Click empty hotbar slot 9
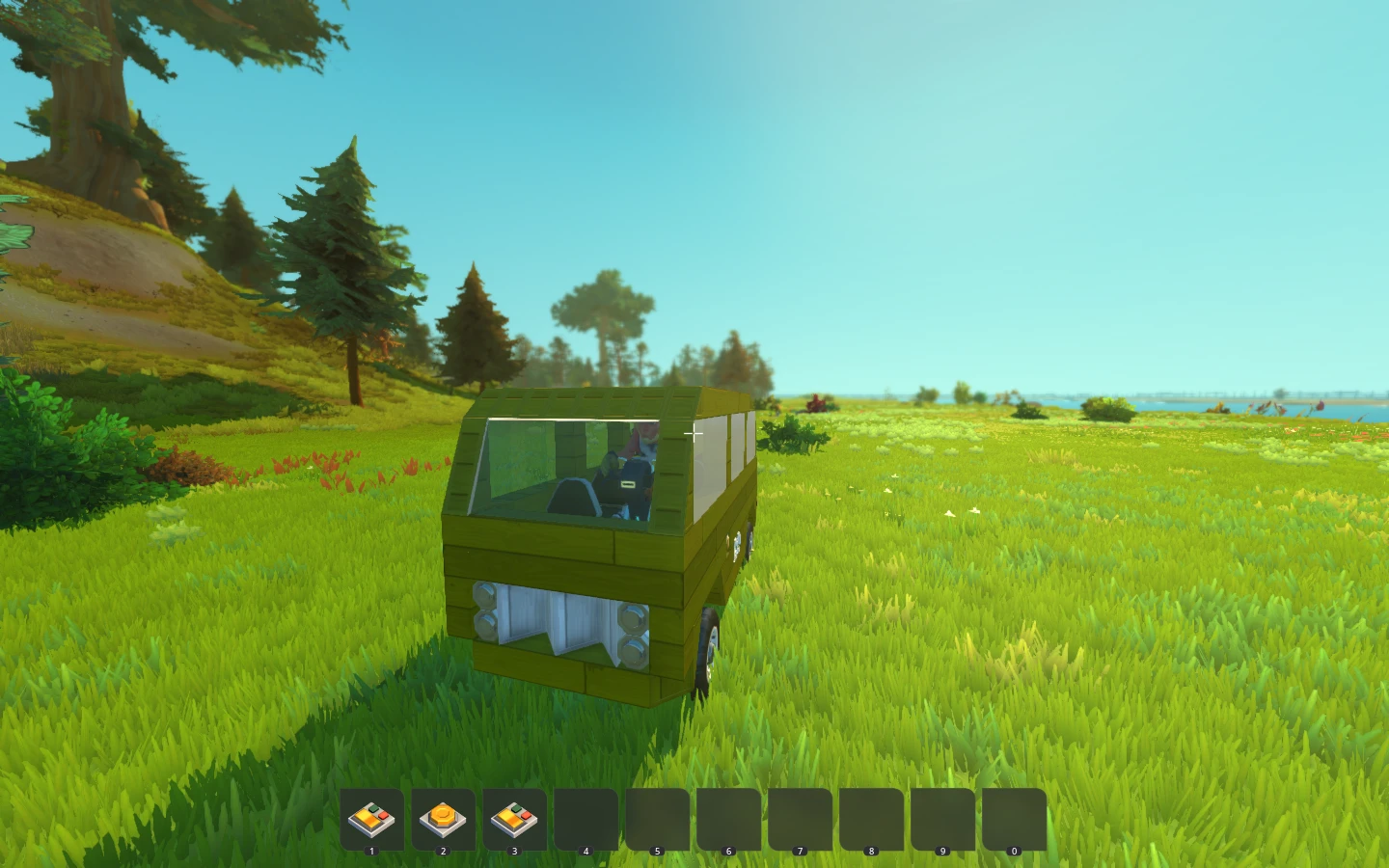This screenshot has height=868, width=1389. [942, 819]
